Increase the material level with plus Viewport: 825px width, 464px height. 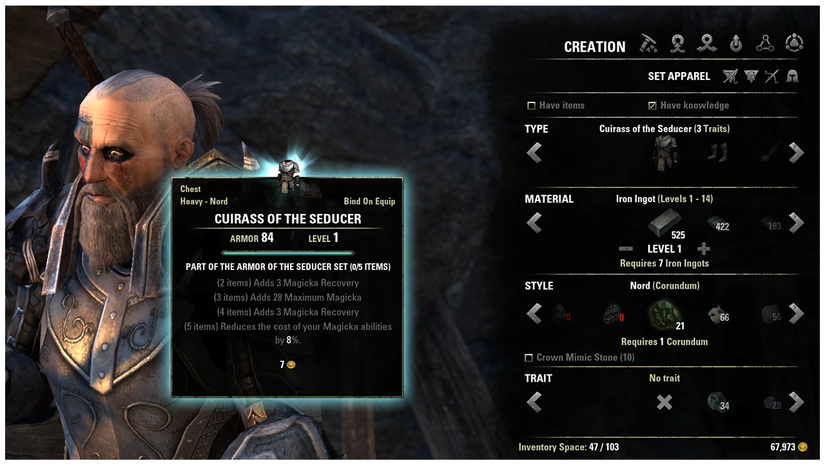pos(703,248)
